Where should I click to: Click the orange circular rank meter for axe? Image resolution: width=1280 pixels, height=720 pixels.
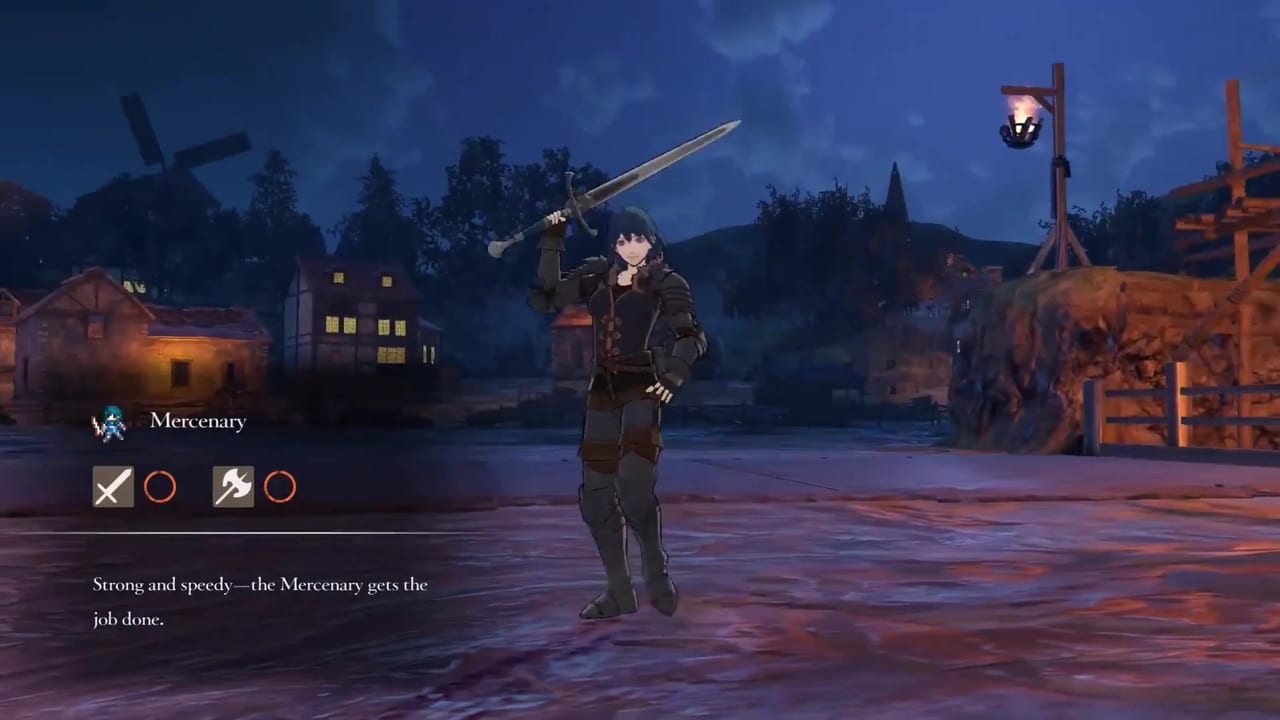click(x=280, y=487)
